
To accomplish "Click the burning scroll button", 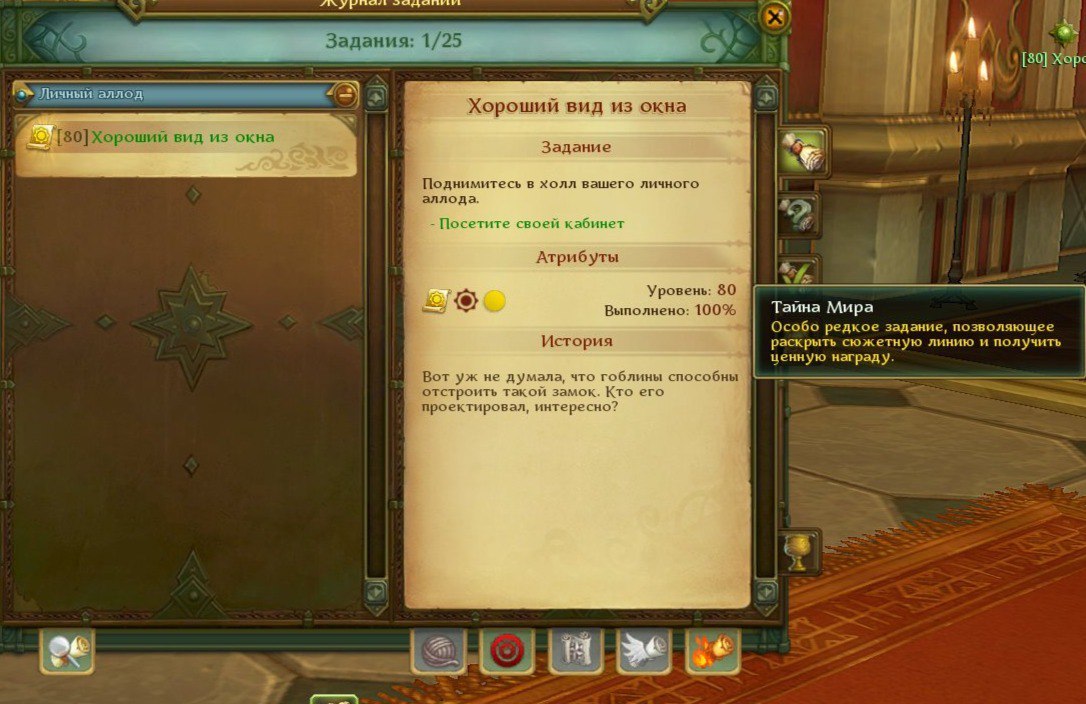I will click(713, 652).
